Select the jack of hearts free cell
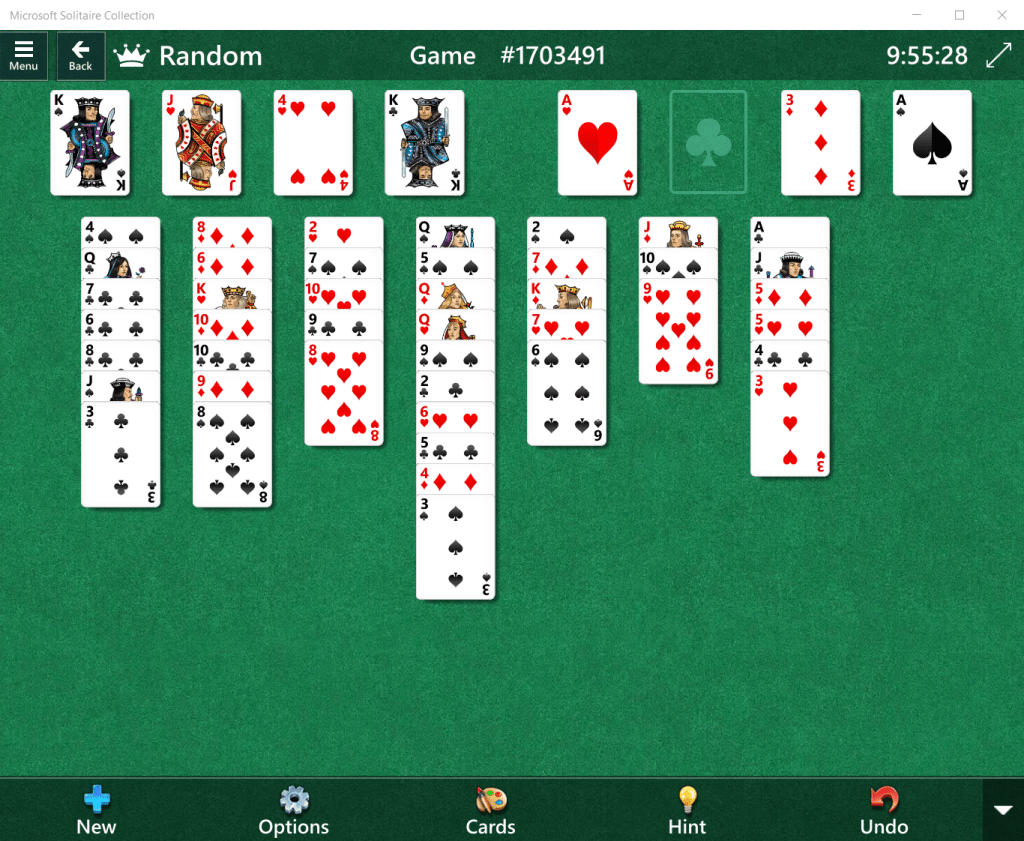This screenshot has width=1024, height=841. click(x=202, y=143)
